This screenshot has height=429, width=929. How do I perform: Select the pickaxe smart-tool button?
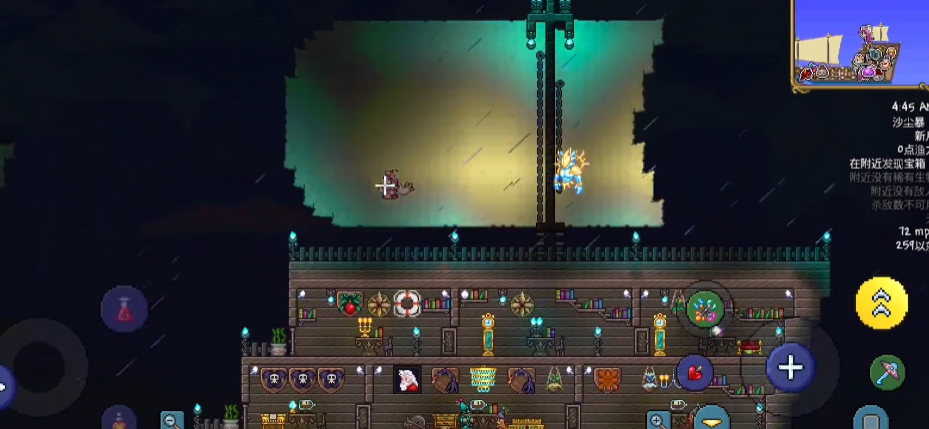(886, 372)
